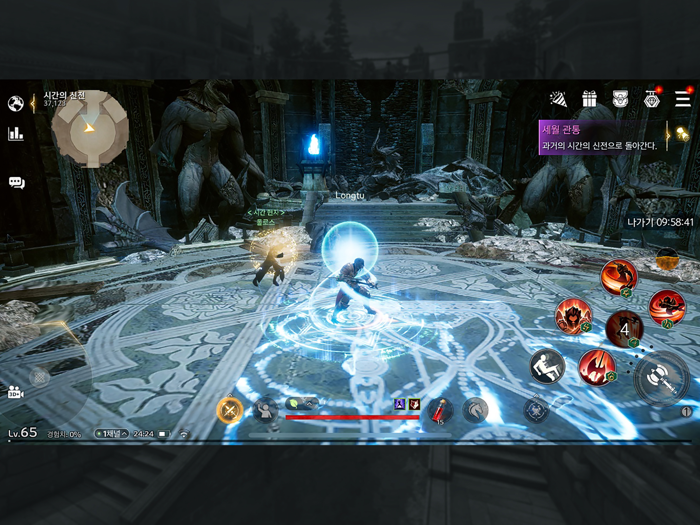Toggle the crossed swords auto-battle button
The height and width of the screenshot is (525, 700).
click(230, 408)
